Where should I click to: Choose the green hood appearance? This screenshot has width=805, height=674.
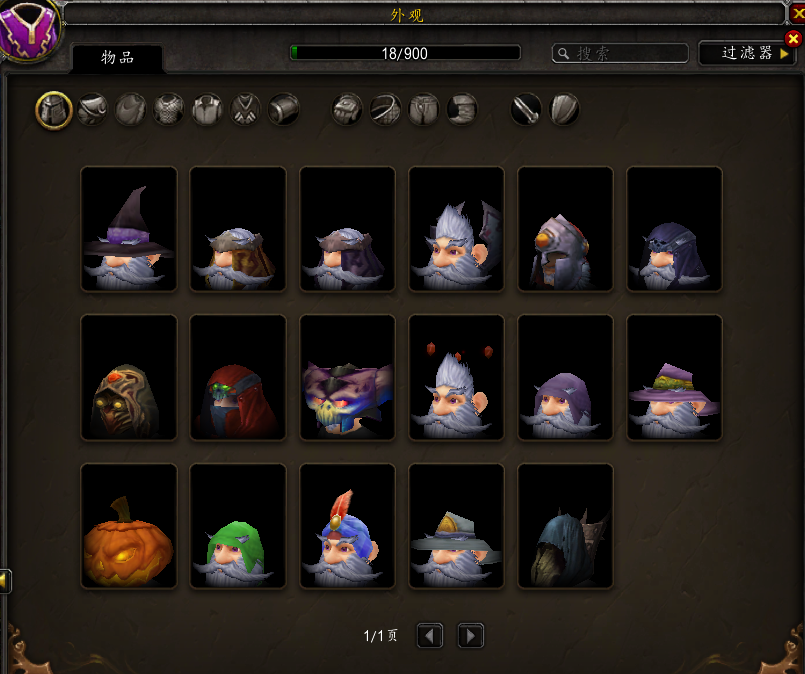pos(238,526)
